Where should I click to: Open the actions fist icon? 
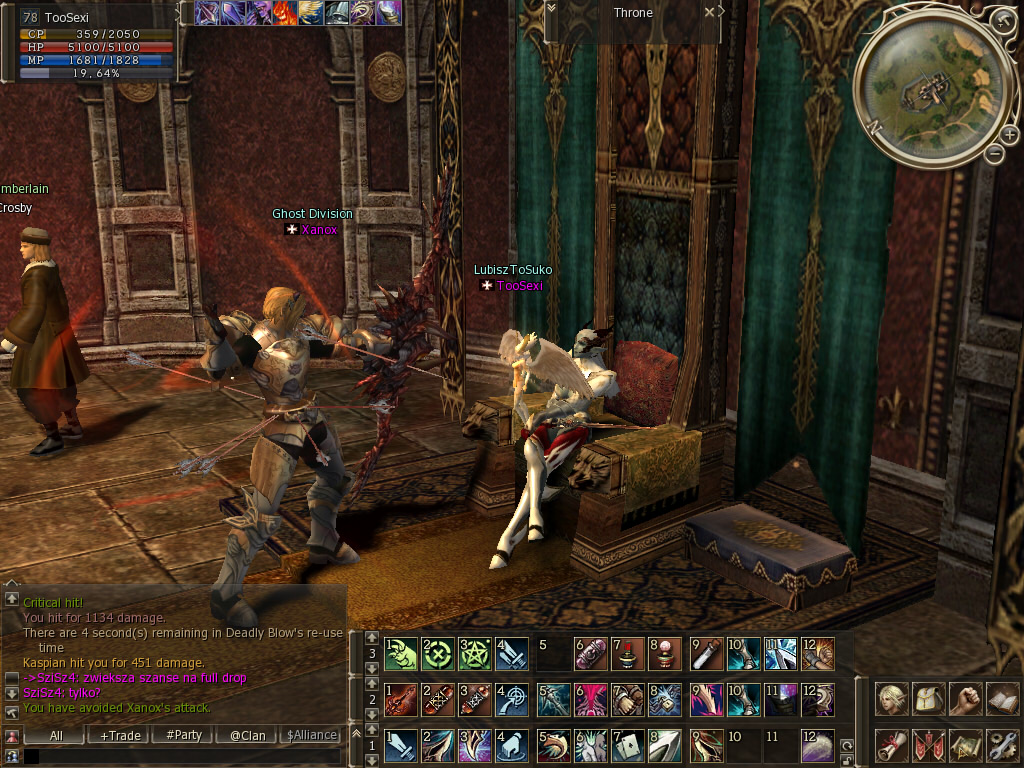pyautogui.click(x=965, y=699)
